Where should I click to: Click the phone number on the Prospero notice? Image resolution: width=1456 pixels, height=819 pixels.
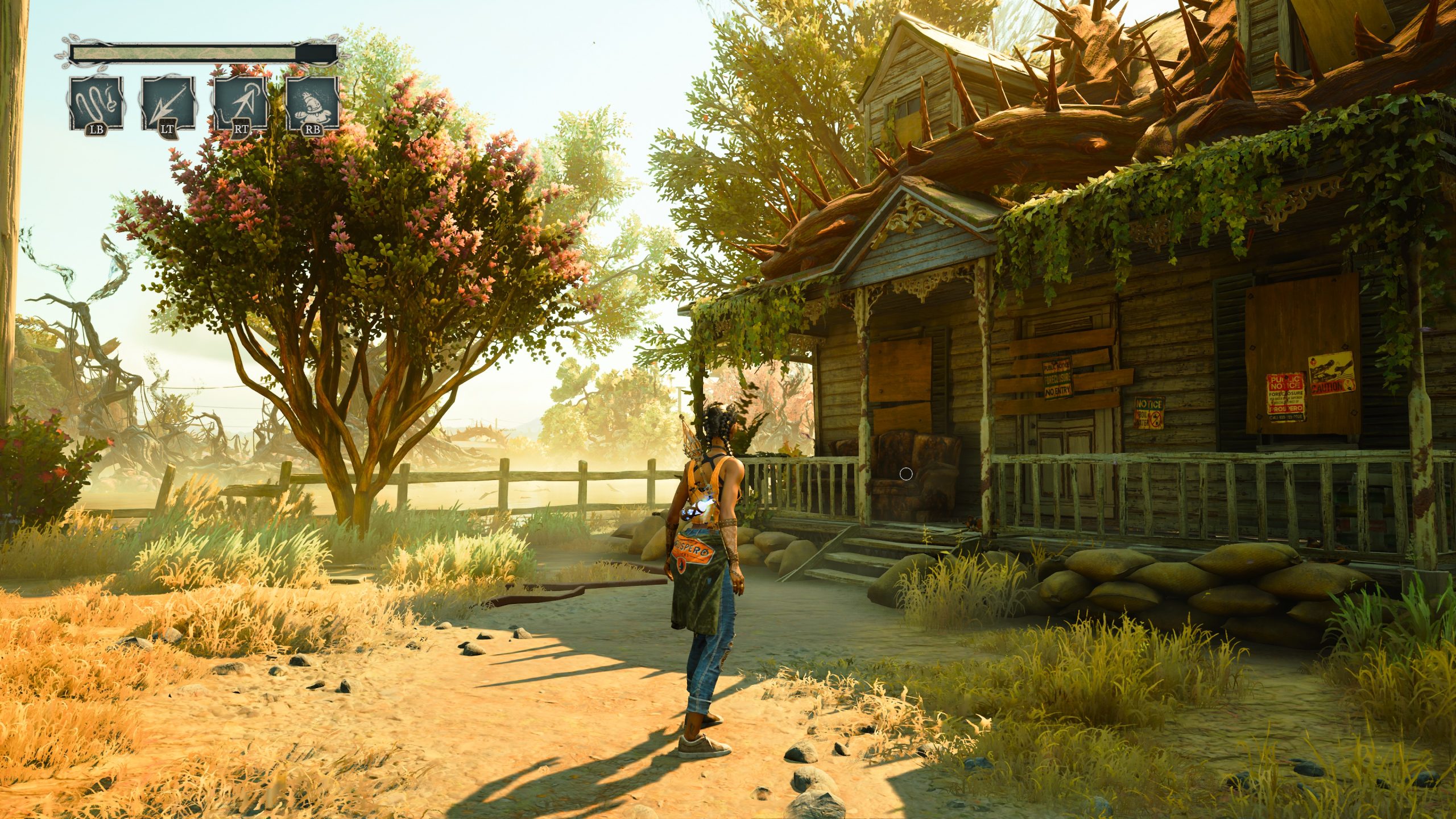click(1285, 420)
